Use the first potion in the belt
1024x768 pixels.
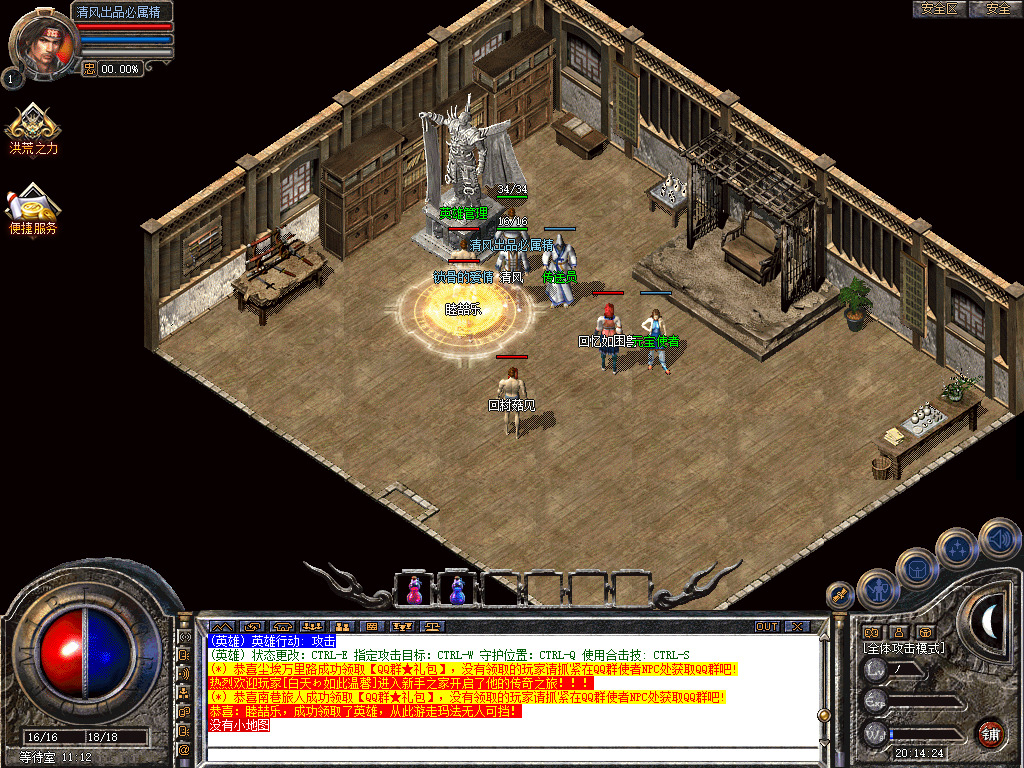[414, 590]
